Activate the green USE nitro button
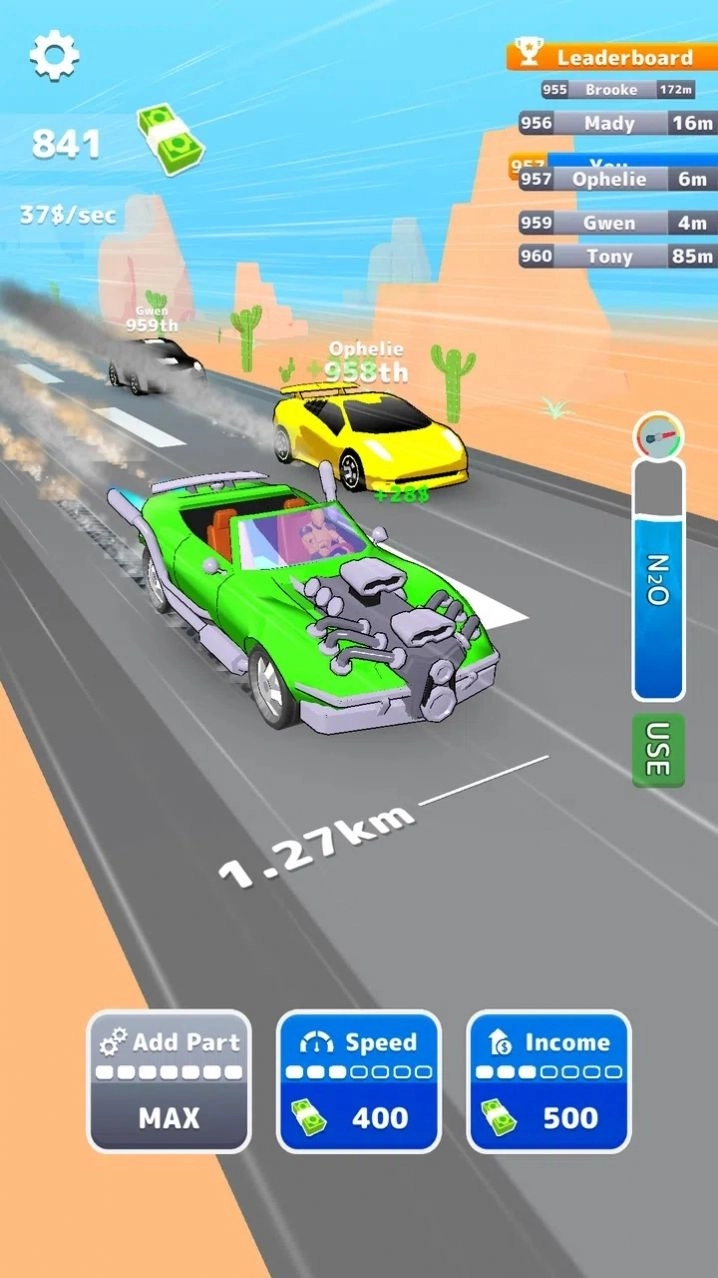 [658, 750]
